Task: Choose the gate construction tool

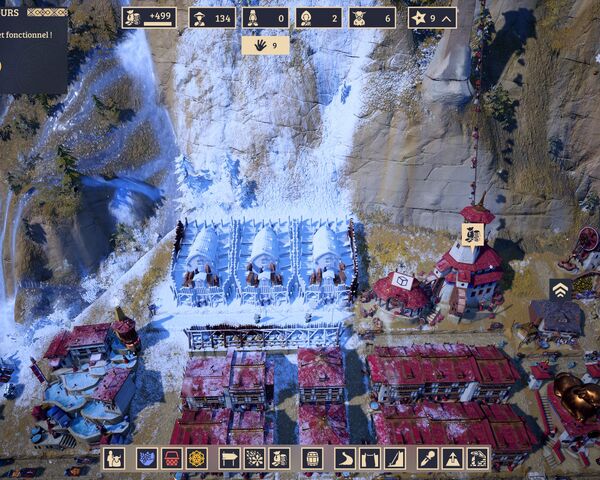Action: (370, 458)
